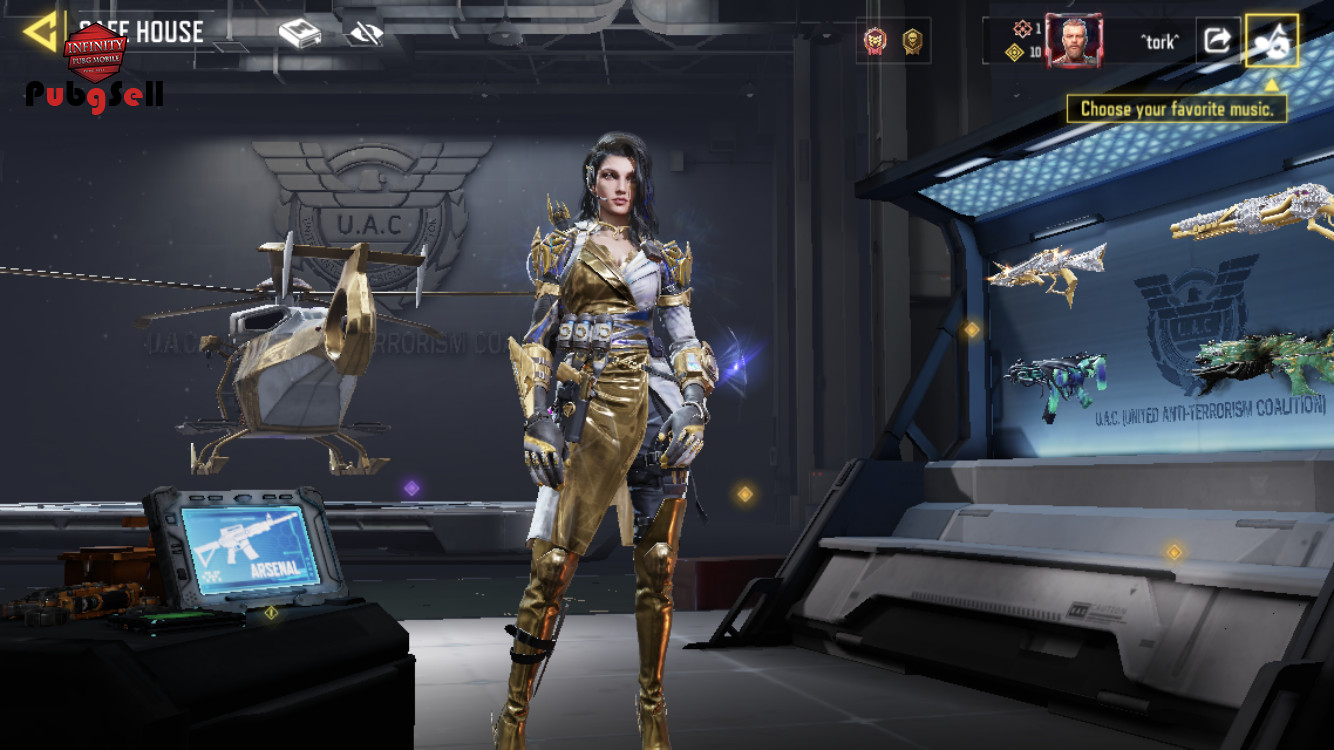This screenshot has height=750, width=1334.
Task: Open the white book icon
Action: click(298, 34)
